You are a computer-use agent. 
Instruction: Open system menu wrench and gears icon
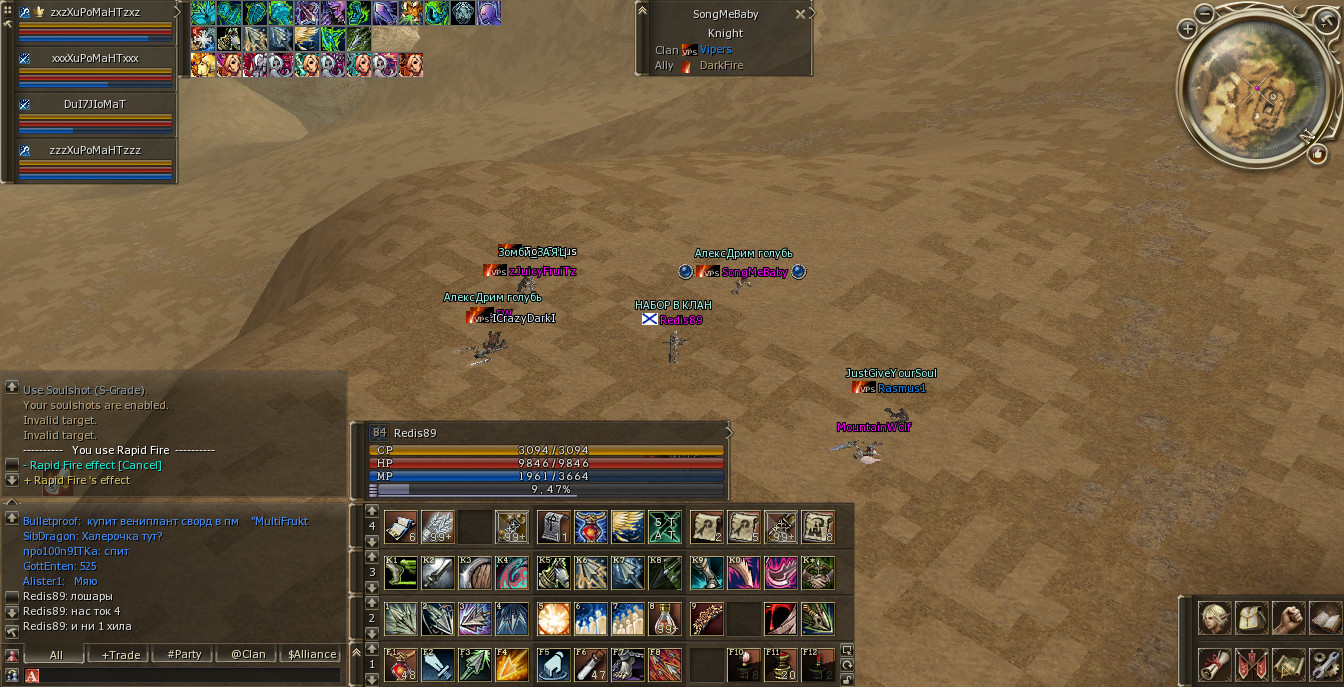pos(1324,663)
